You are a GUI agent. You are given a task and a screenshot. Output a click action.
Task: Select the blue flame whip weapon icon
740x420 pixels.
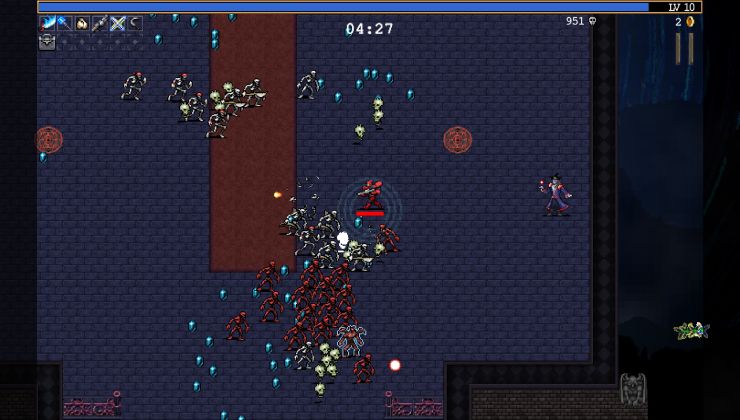click(x=47, y=23)
